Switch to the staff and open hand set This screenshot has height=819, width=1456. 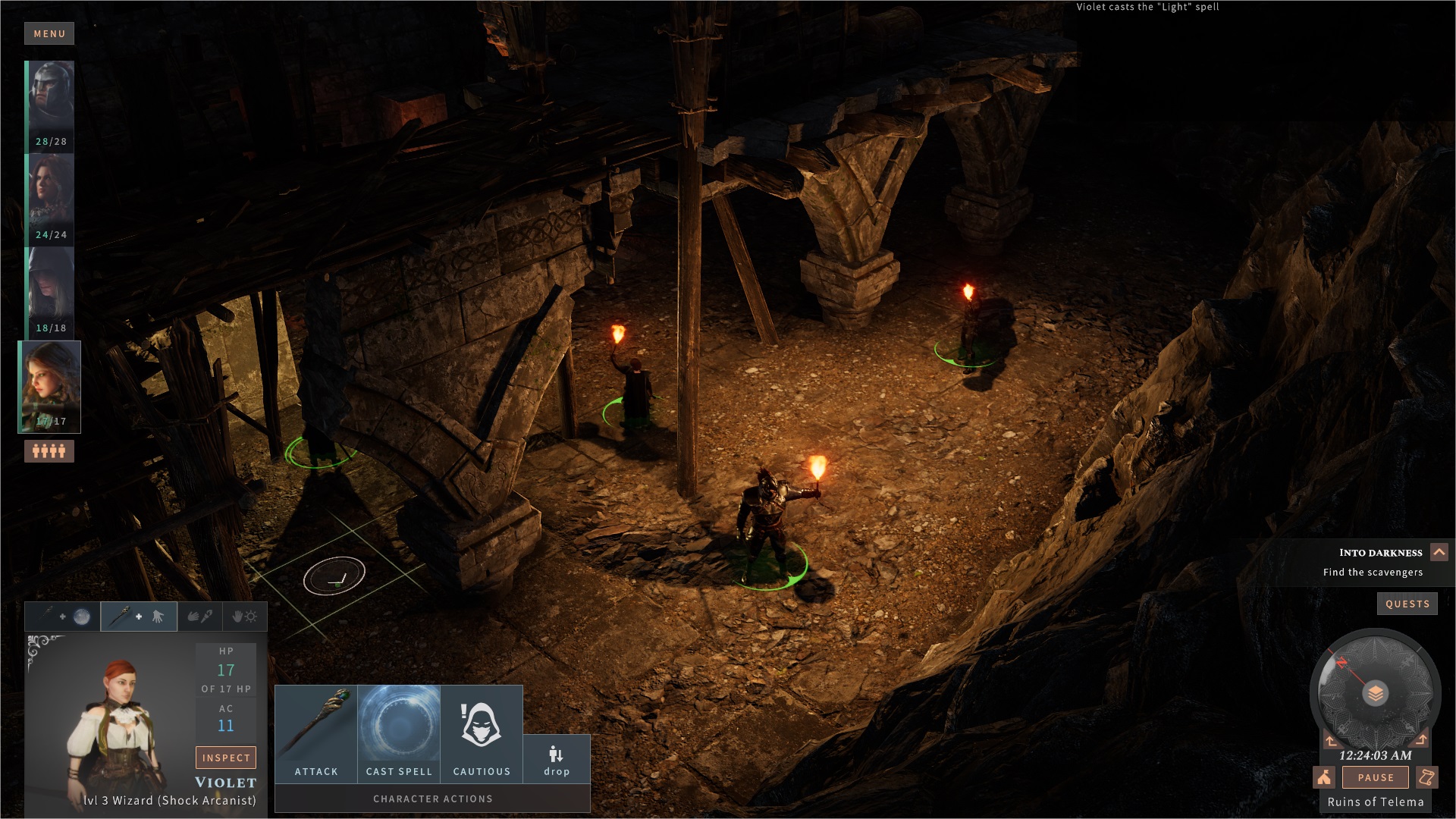tap(139, 617)
